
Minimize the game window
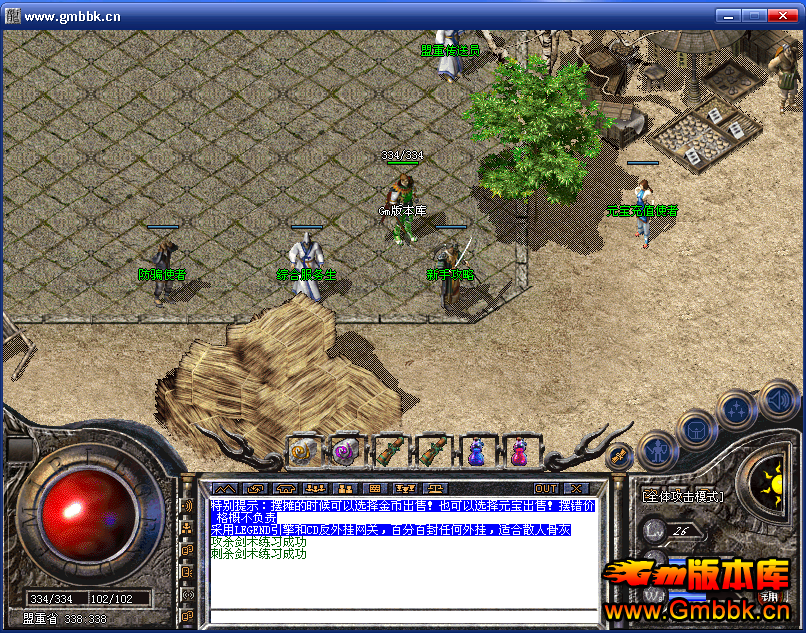tap(729, 15)
